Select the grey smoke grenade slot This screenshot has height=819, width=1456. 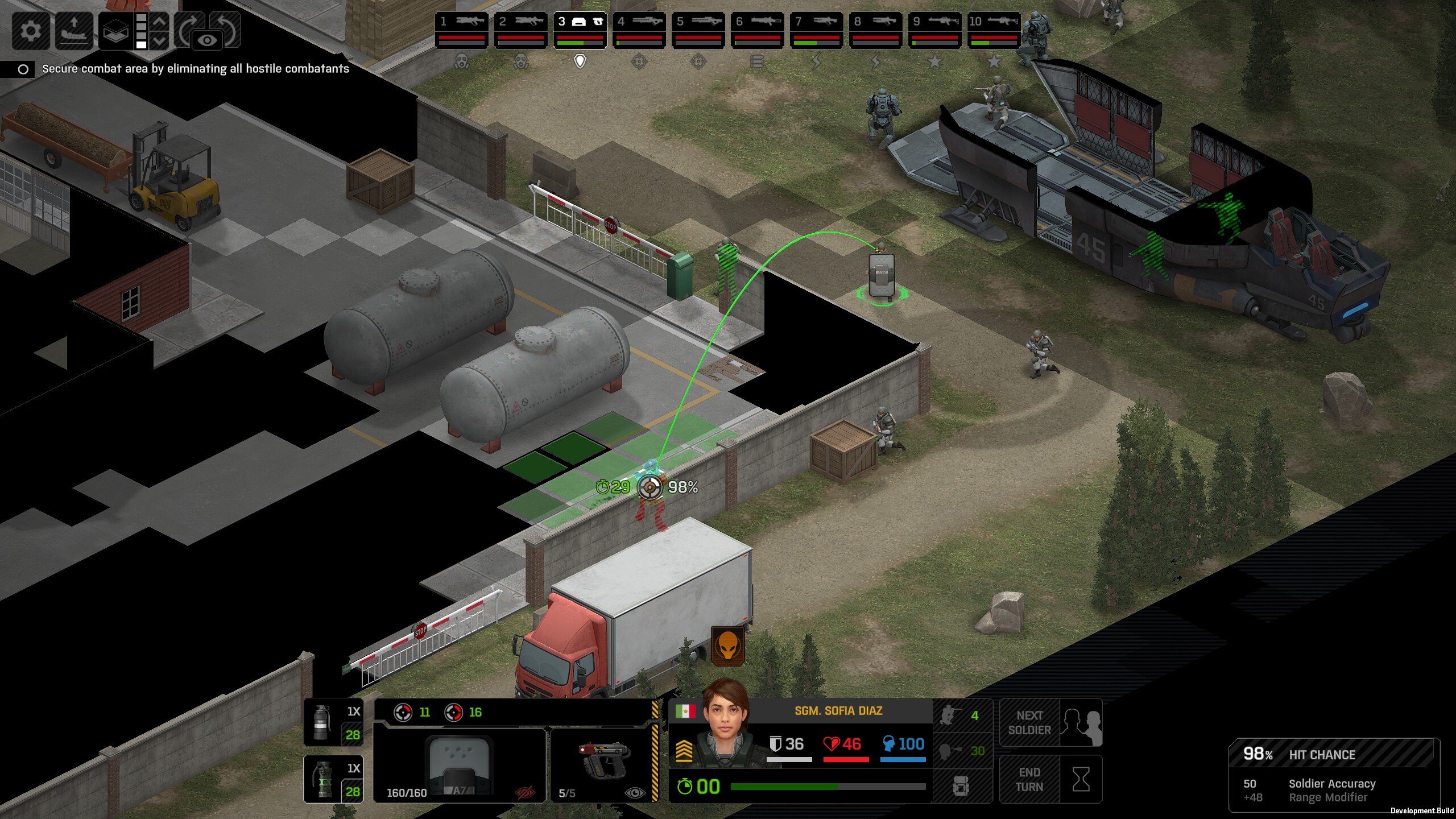333,723
